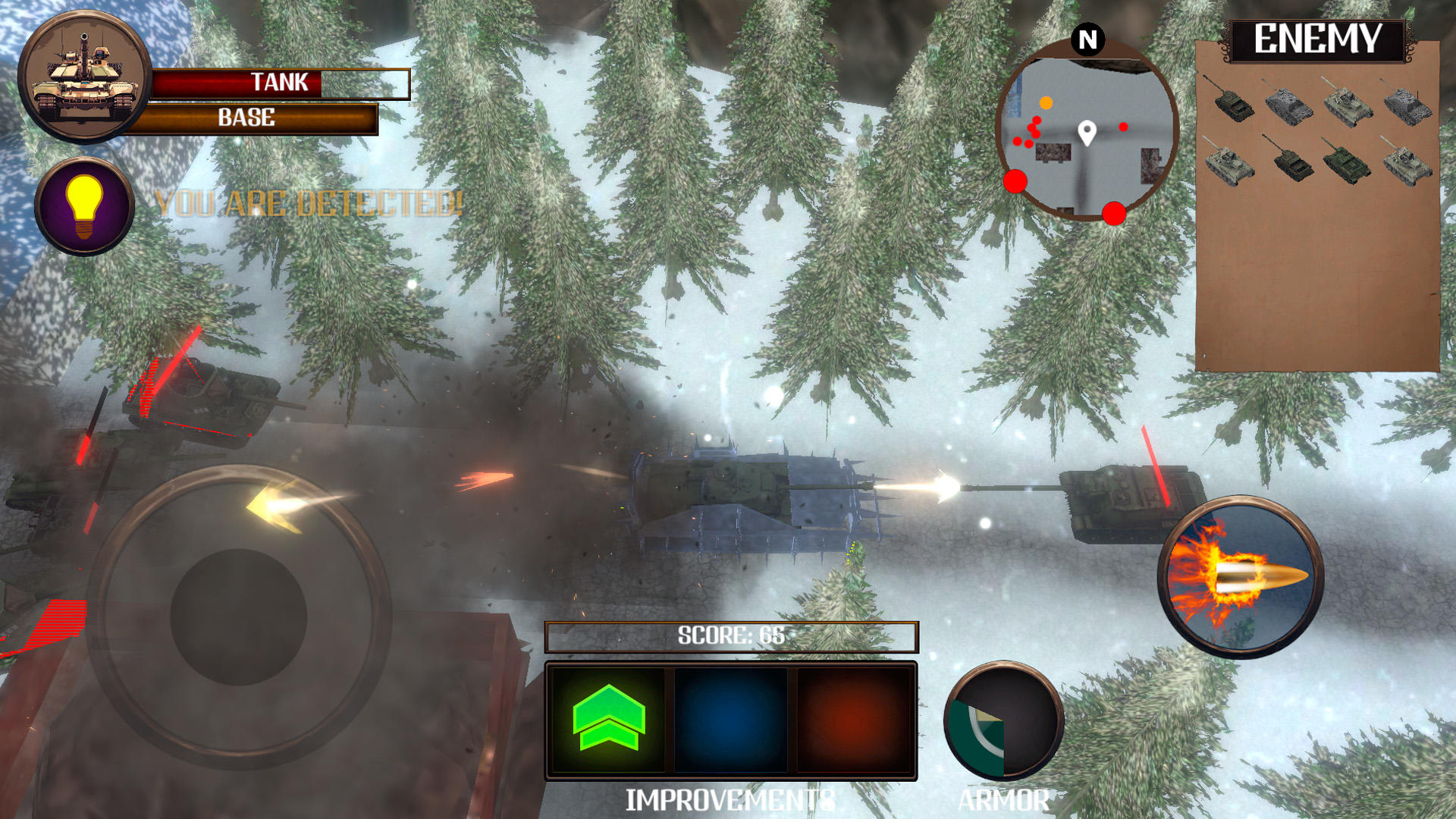Viewport: 1456px width, 819px height.
Task: Toggle the large red blip on minimap
Action: [x=1014, y=182]
